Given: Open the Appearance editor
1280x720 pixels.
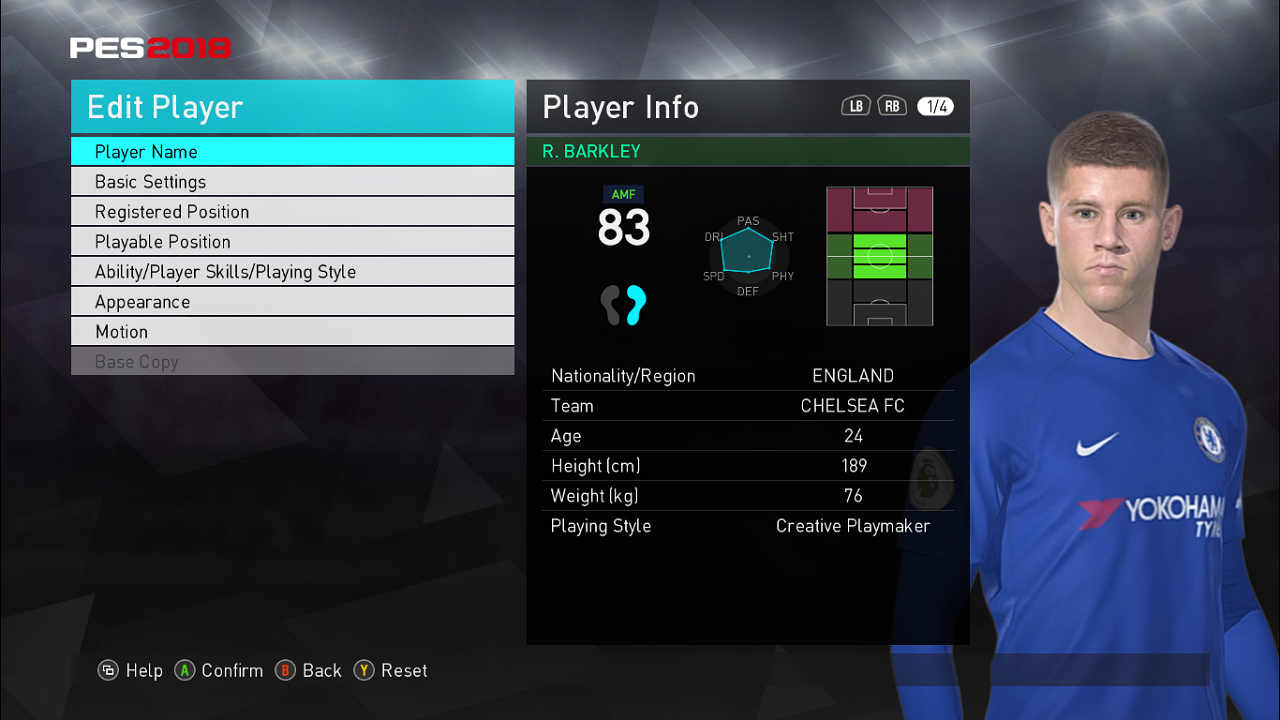Looking at the screenshot, I should click(x=292, y=302).
